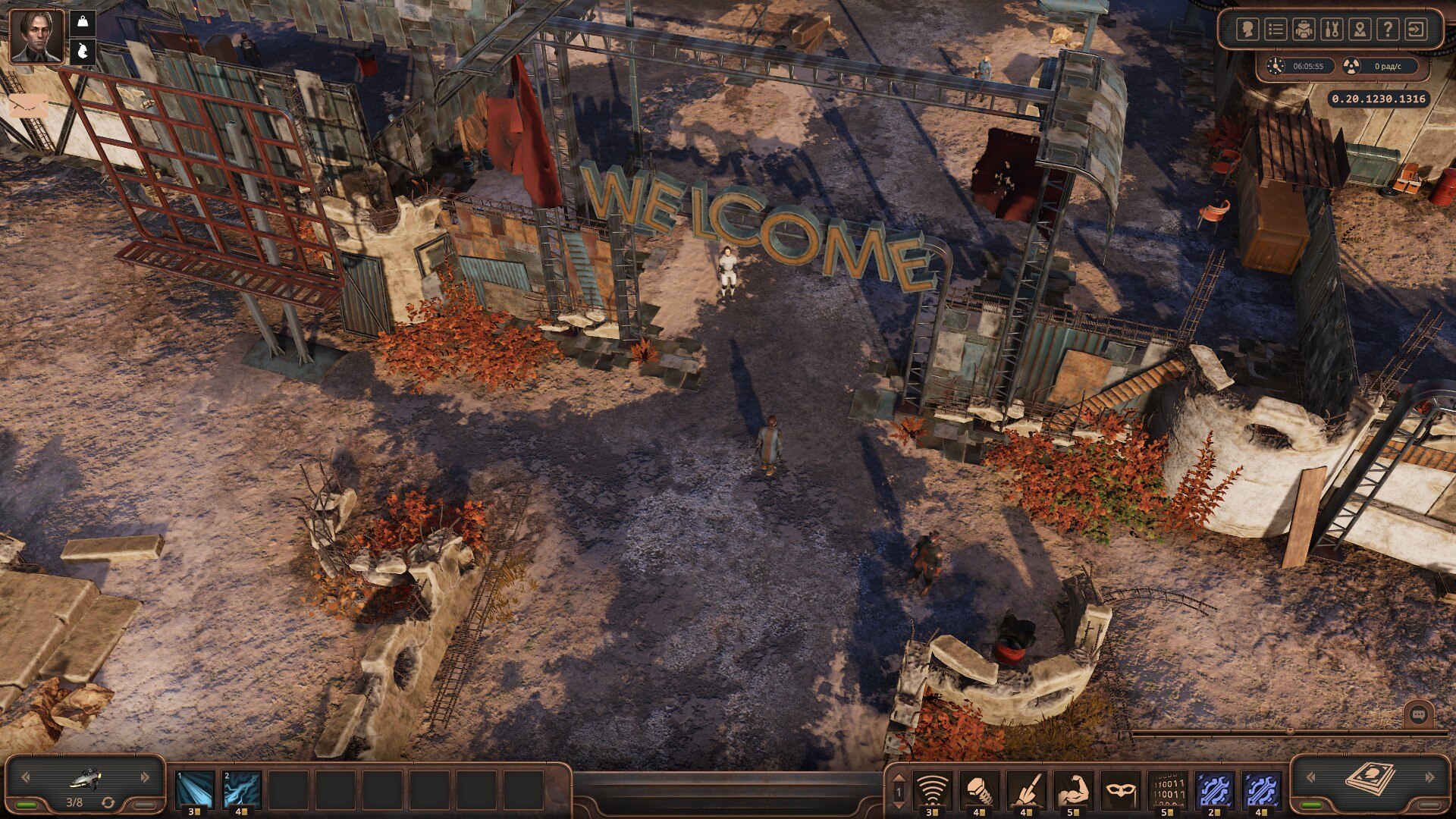Use the binary code hacking skill

(1167, 790)
